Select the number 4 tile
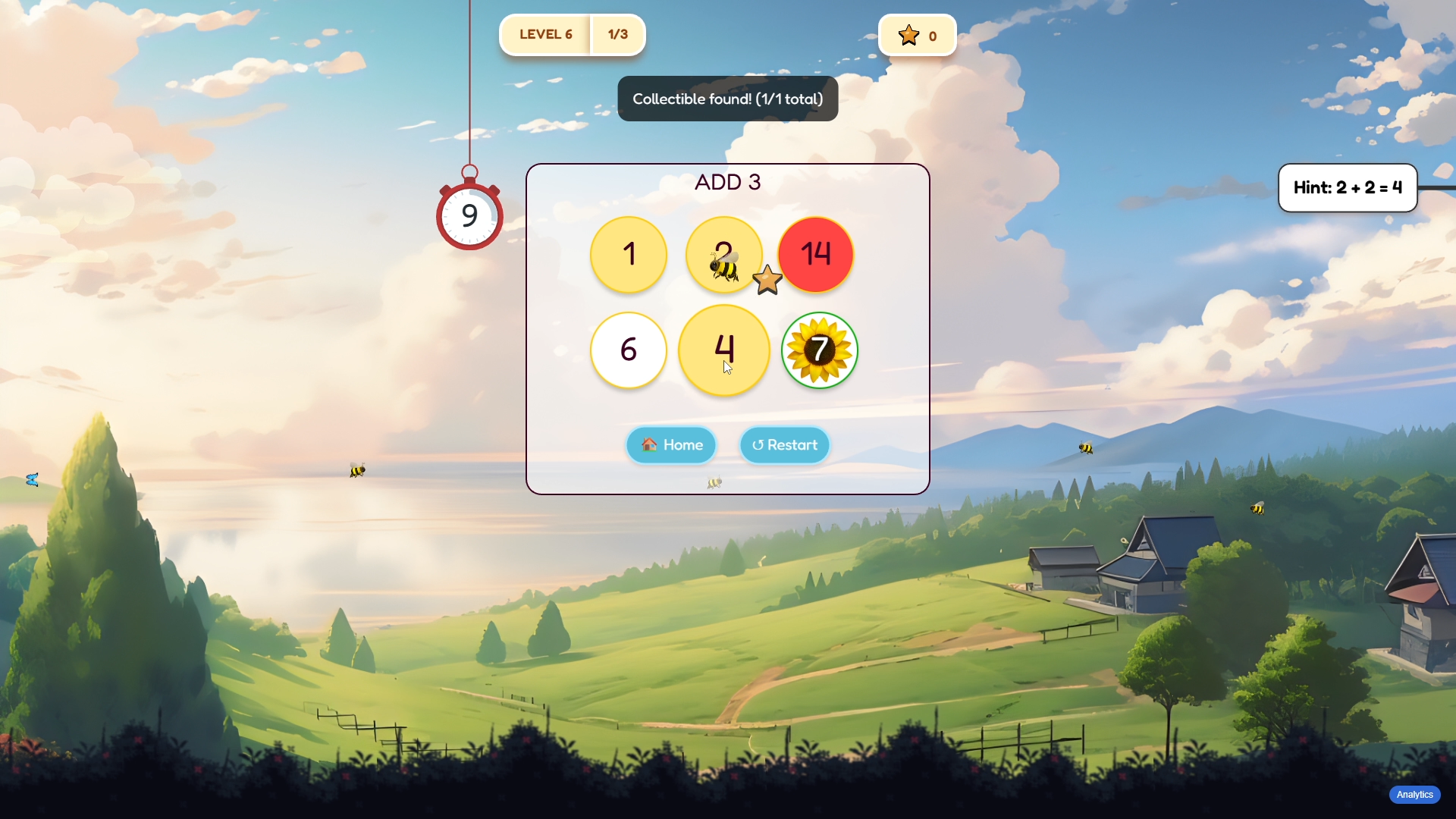This screenshot has width=1456, height=819. click(724, 350)
